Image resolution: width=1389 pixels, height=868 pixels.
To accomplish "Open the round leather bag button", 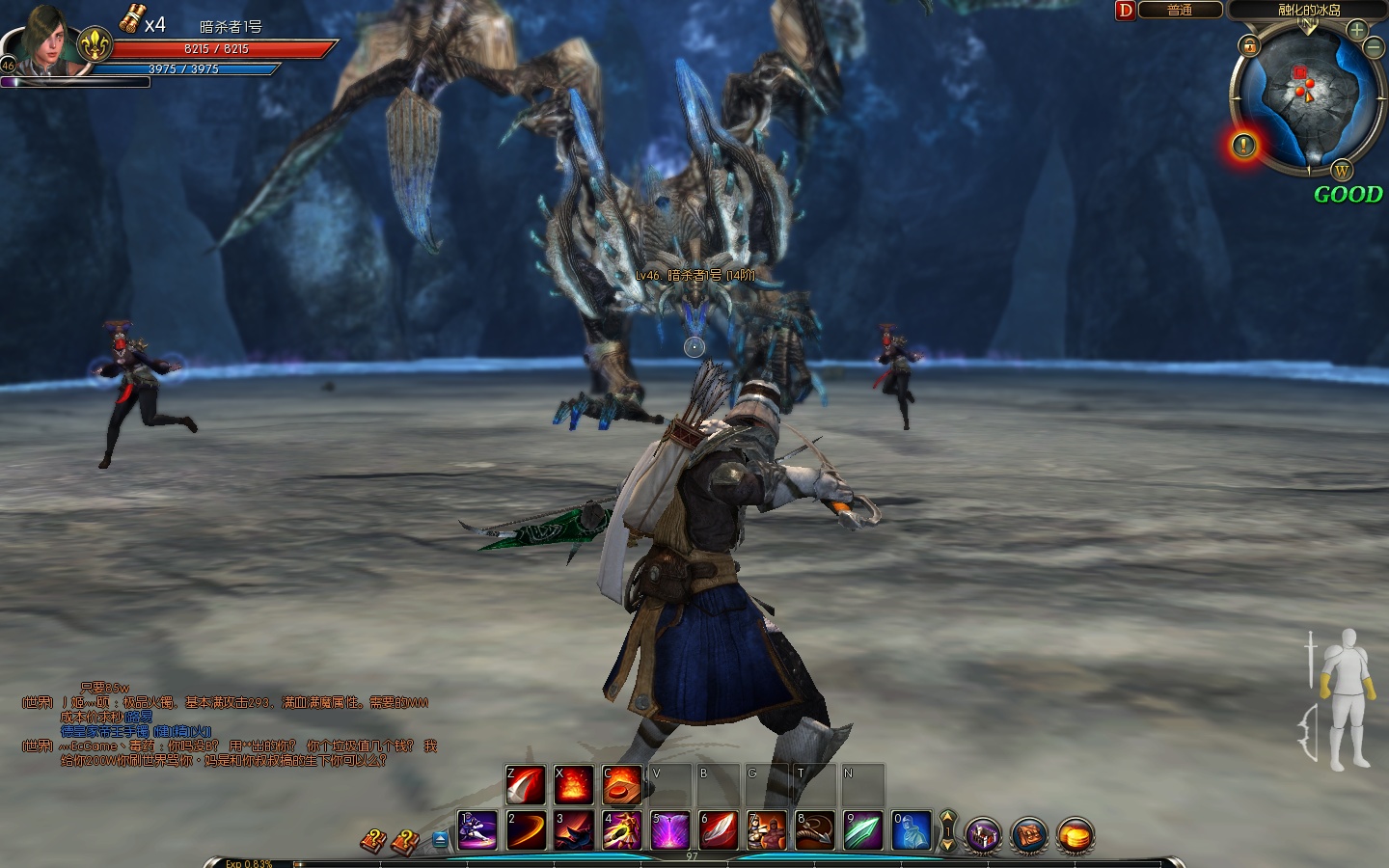I will click(1029, 835).
